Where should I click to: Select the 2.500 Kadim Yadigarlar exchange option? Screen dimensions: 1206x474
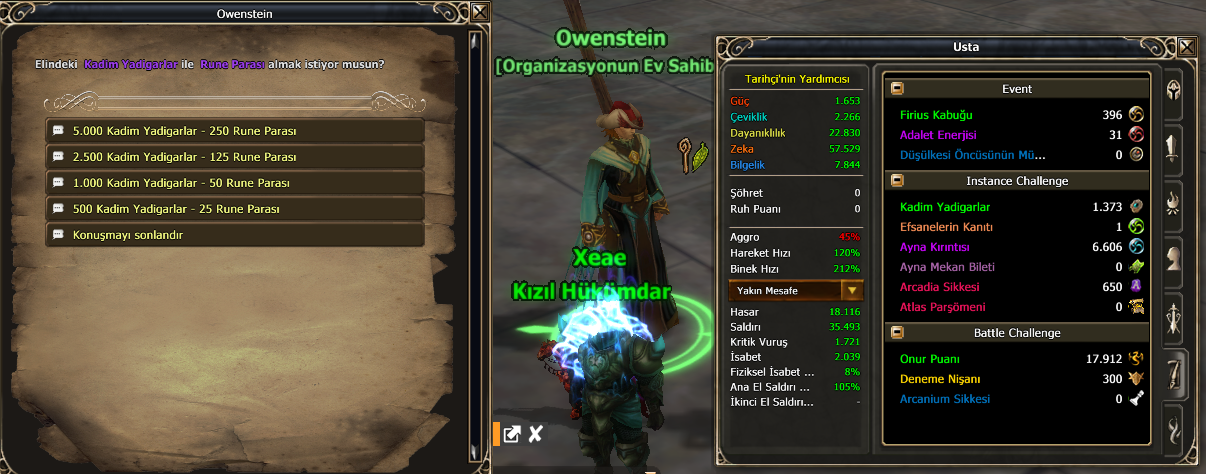pos(236,157)
